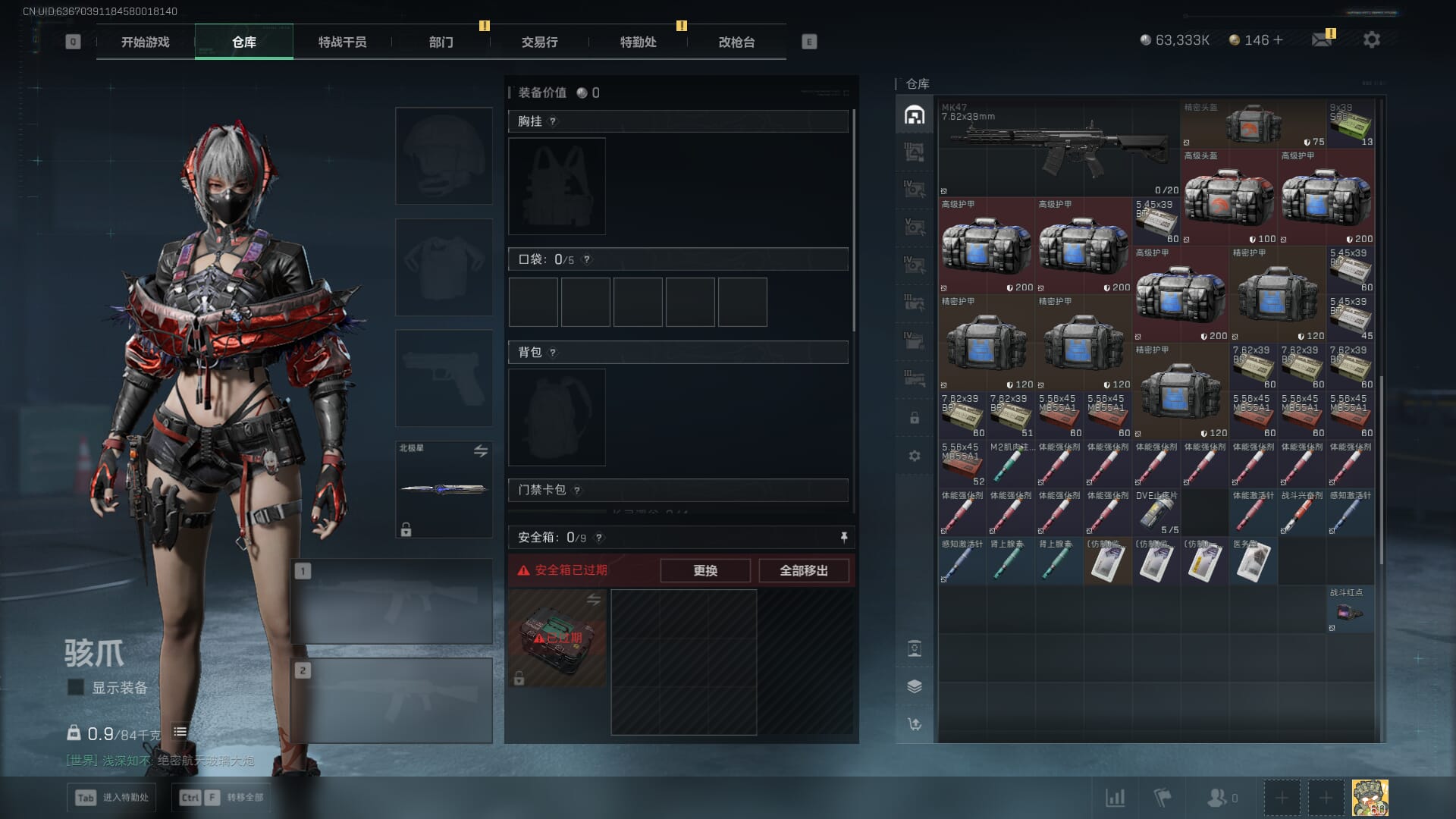Image resolution: width=1456 pixels, height=819 pixels.
Task: Toggle the 显示装备 checkbox
Action: point(76,687)
